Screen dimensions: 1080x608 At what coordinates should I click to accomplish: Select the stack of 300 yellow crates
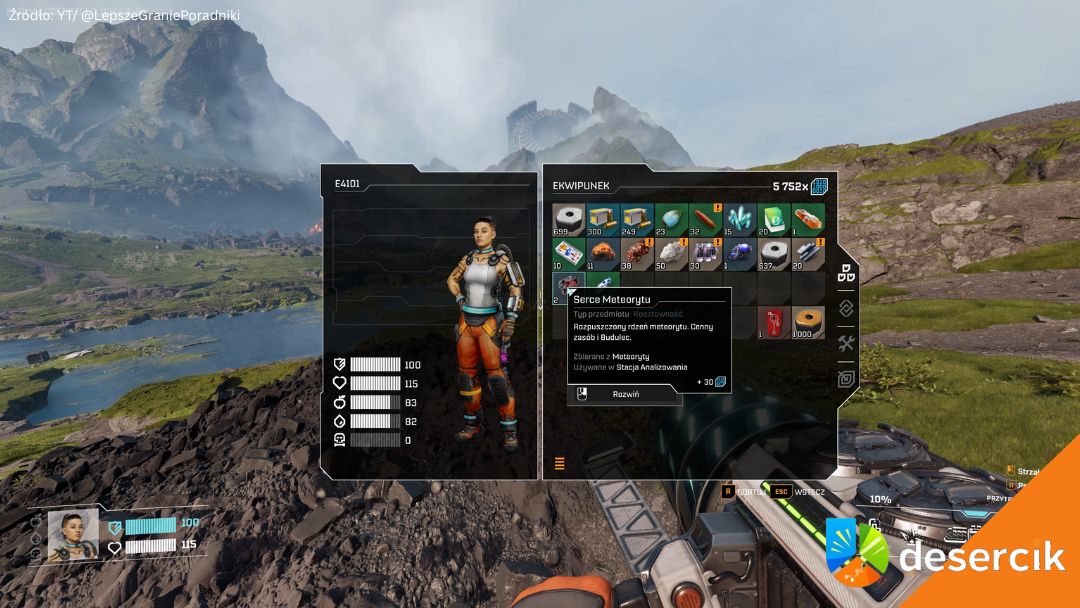[x=603, y=219]
